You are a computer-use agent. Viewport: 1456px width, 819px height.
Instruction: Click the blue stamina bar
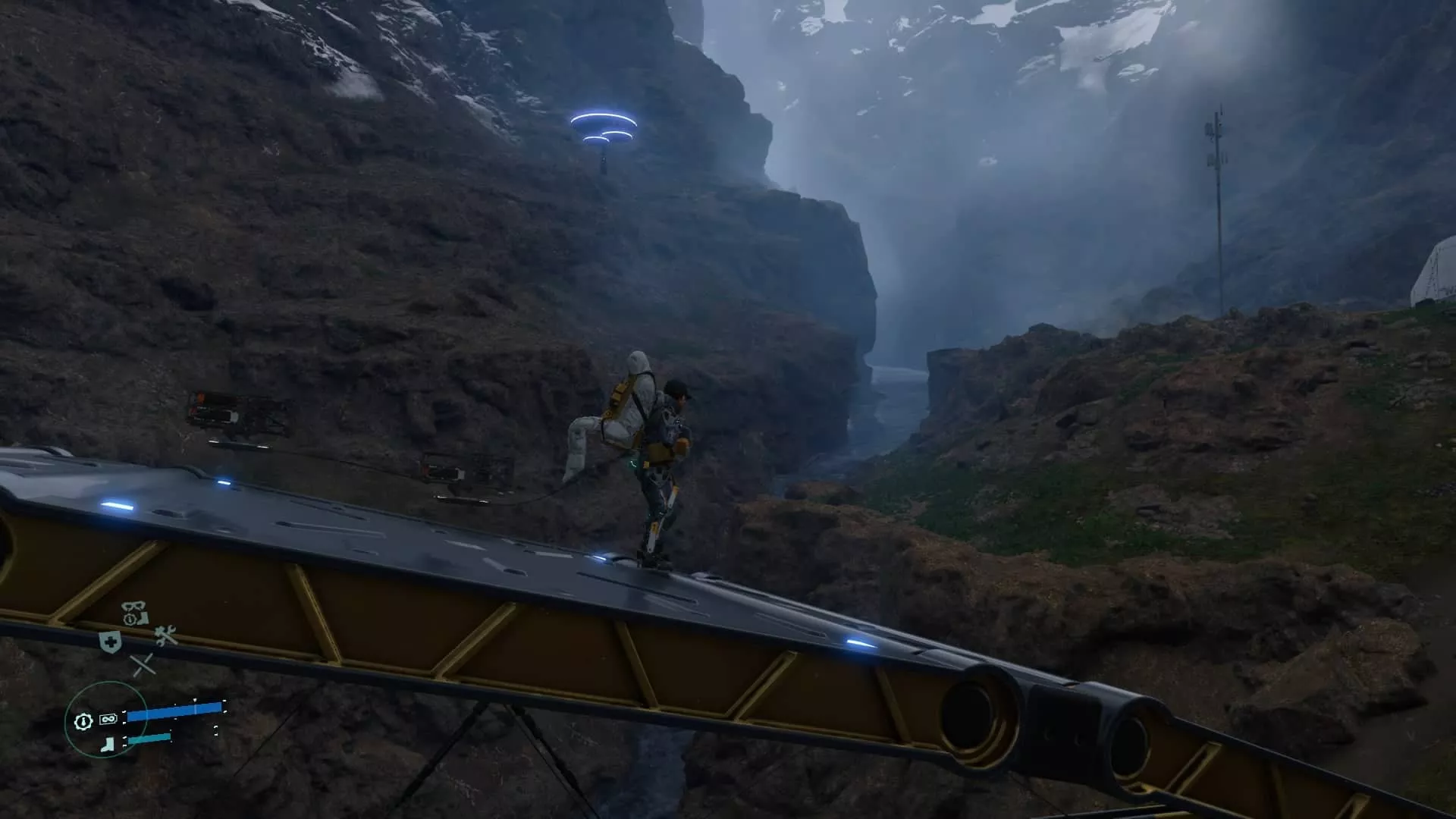point(175,712)
